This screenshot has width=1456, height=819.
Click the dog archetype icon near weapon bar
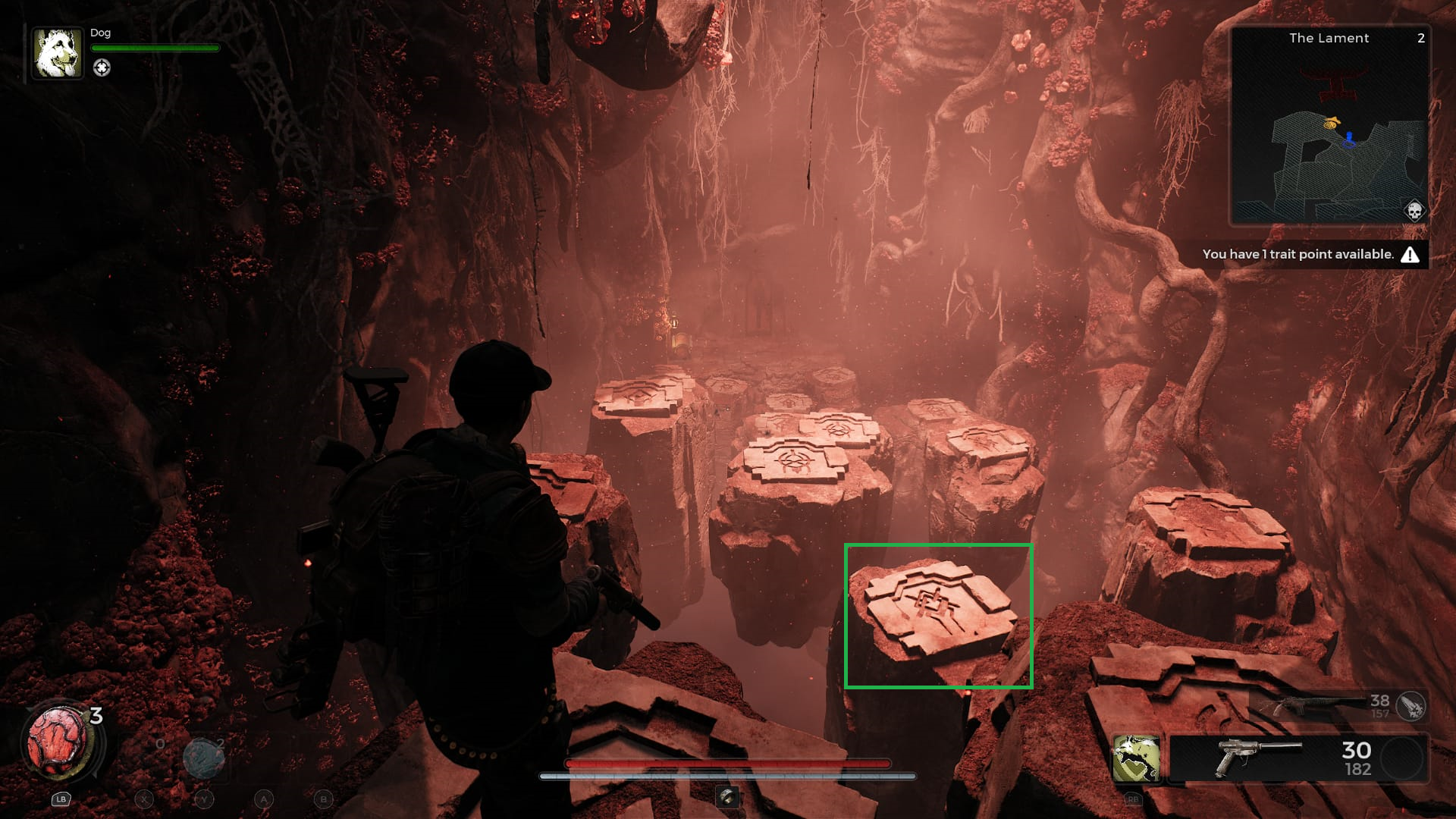click(x=1135, y=758)
